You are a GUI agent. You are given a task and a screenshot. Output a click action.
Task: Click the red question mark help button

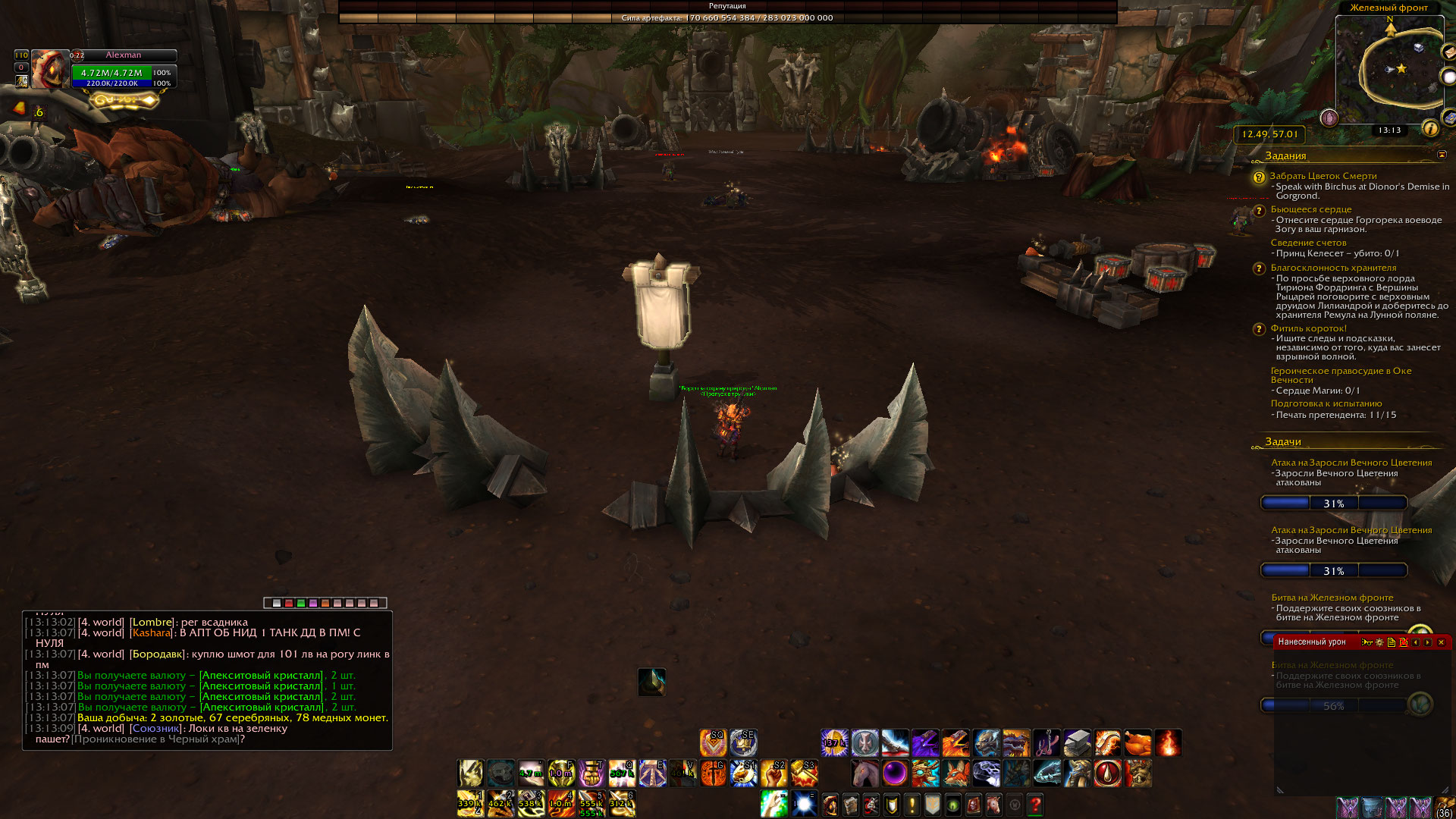click(1035, 804)
